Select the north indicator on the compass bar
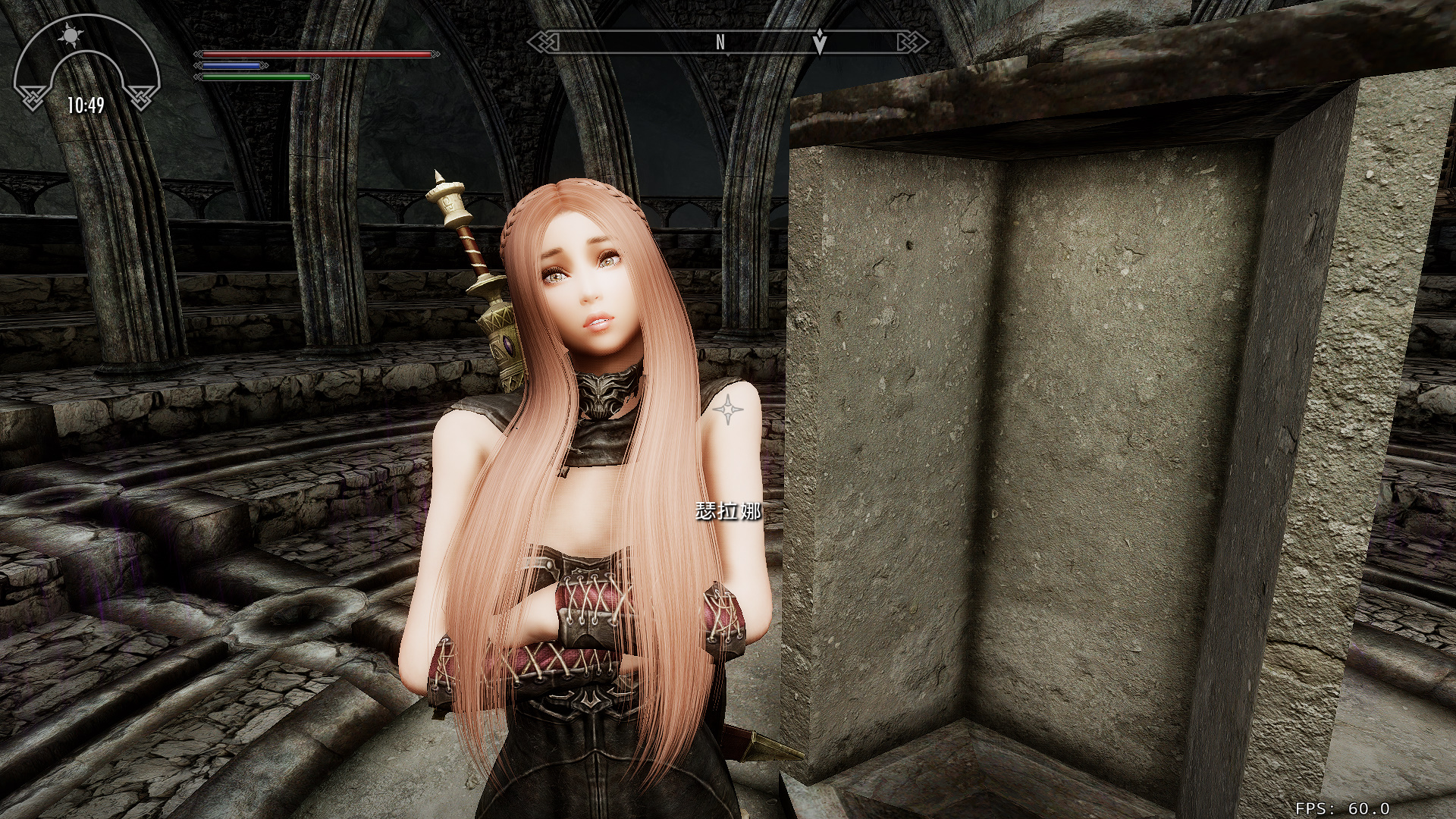This screenshot has width=1456, height=819. (720, 43)
